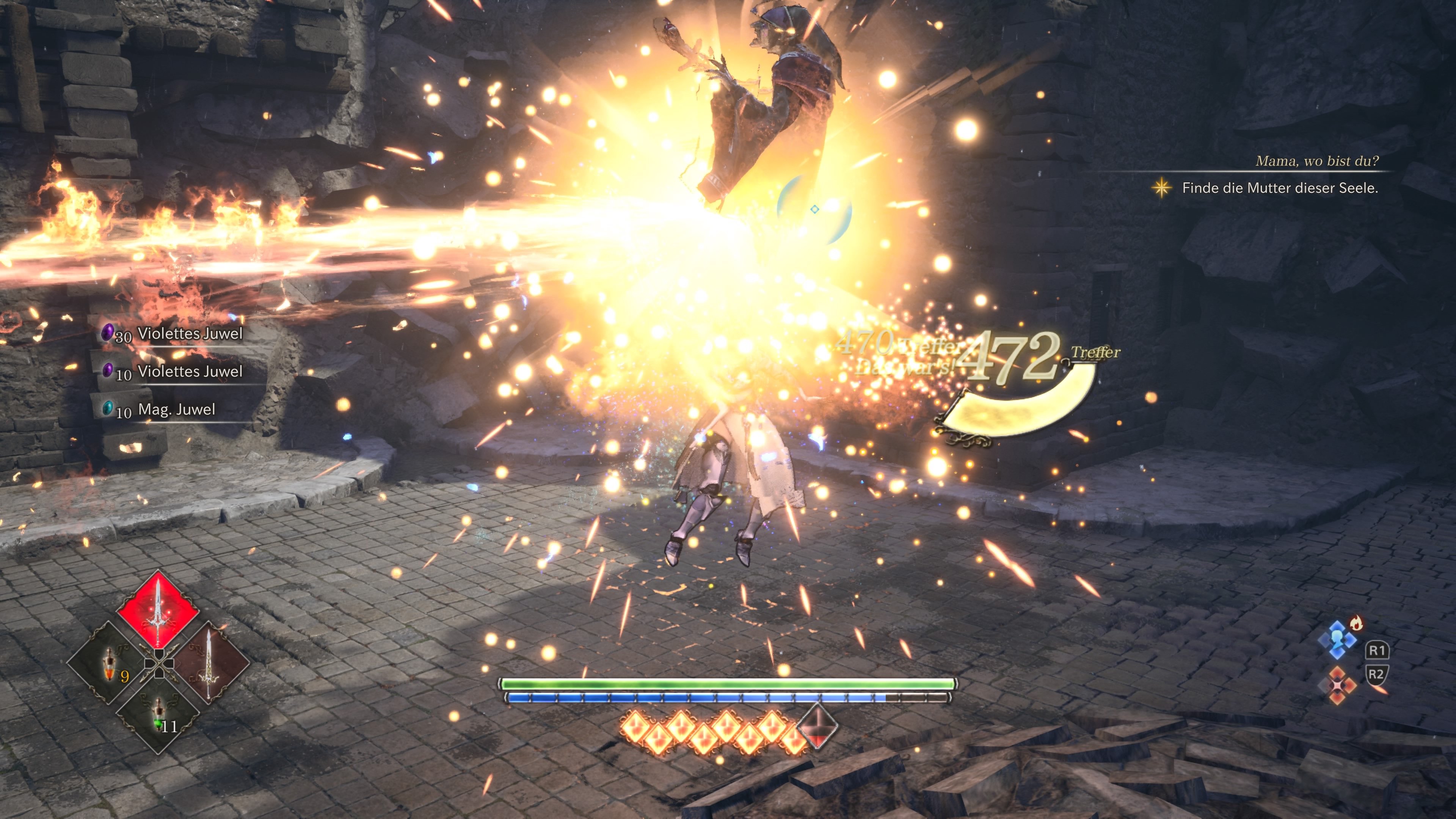Click the green potion icon showing 11 uses

(x=158, y=715)
